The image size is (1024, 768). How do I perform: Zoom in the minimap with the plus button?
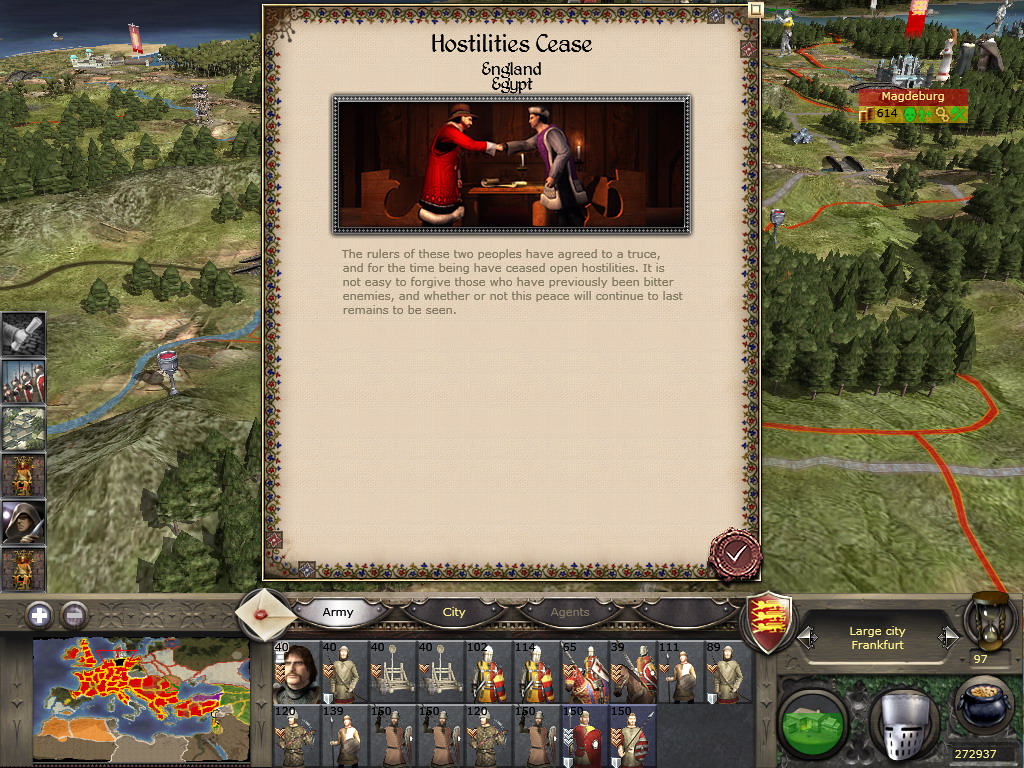point(39,615)
